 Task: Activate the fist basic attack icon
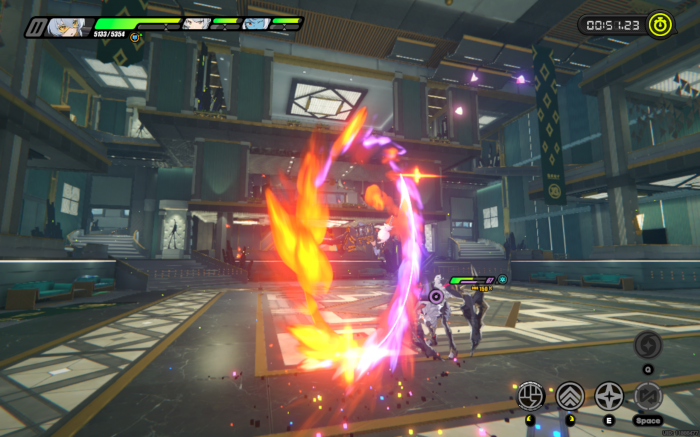pos(530,396)
